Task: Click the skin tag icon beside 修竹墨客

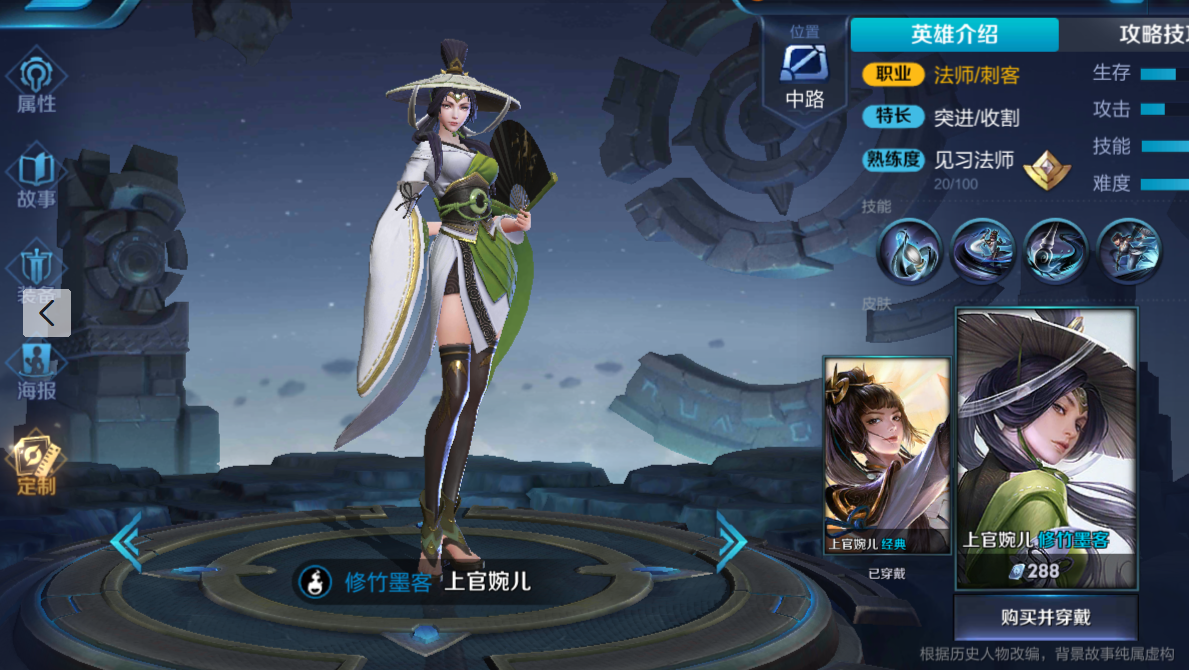Action: (x=318, y=582)
